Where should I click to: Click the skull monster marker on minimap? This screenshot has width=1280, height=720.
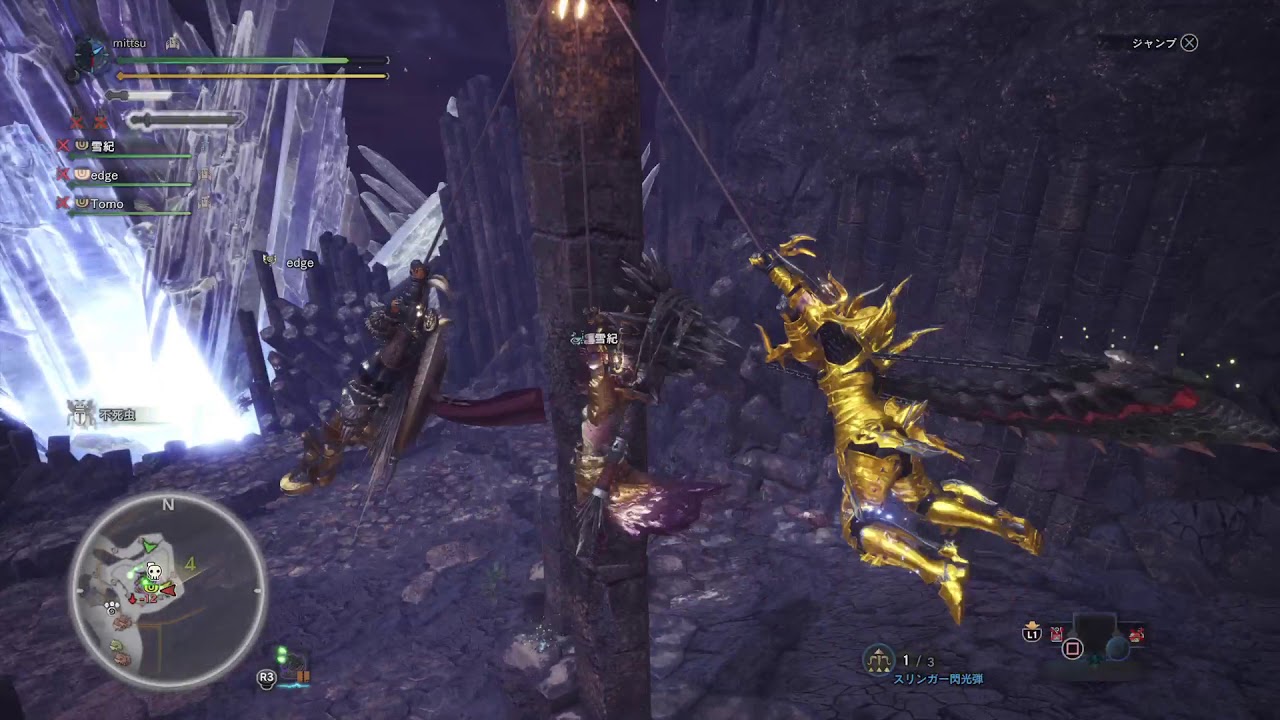point(154,572)
